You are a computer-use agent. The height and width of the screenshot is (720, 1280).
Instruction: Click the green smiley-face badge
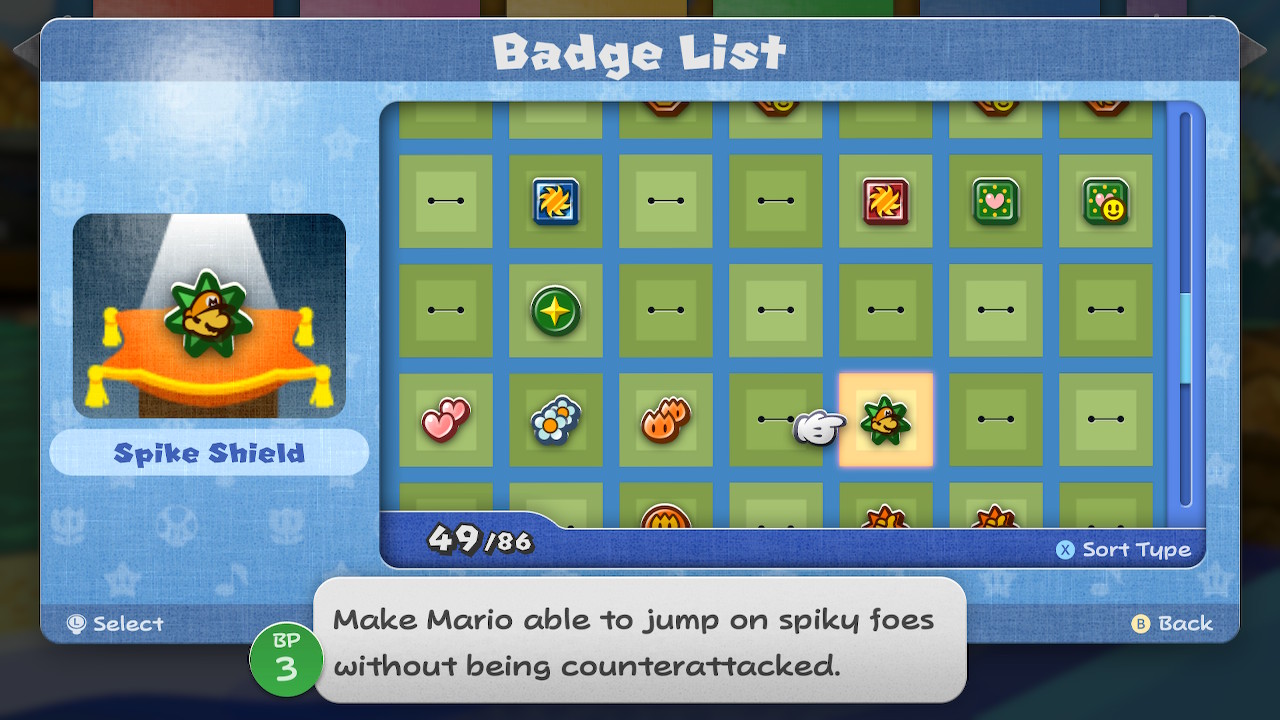click(1105, 201)
